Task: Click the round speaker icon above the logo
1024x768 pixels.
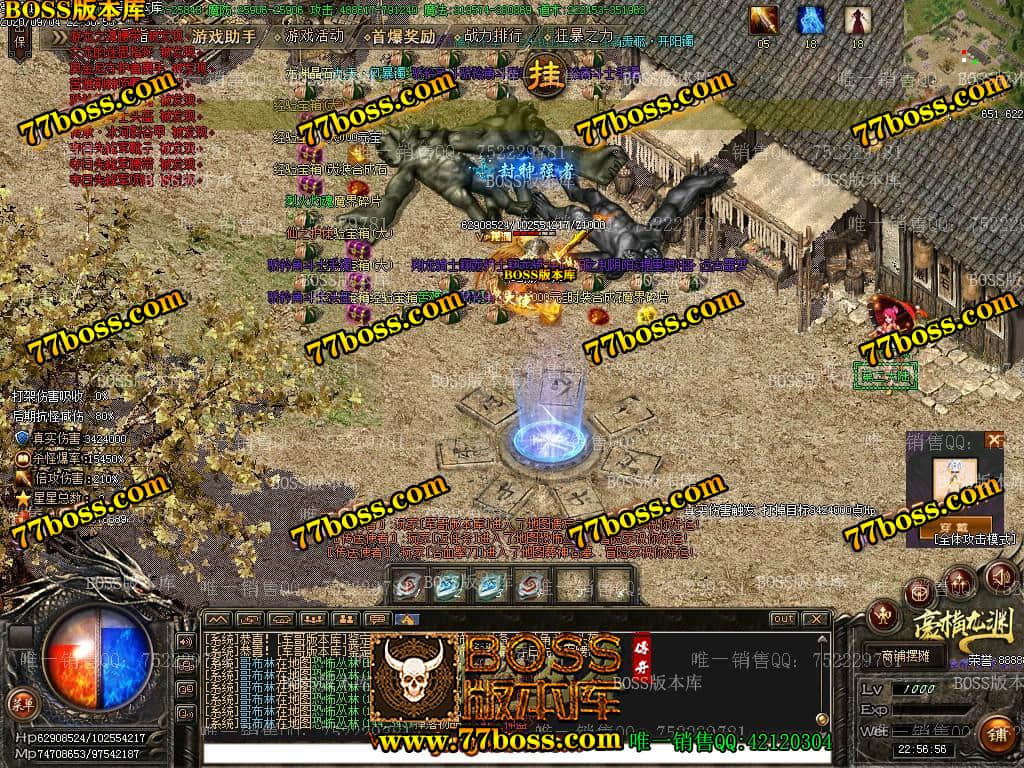Action: (1000, 576)
